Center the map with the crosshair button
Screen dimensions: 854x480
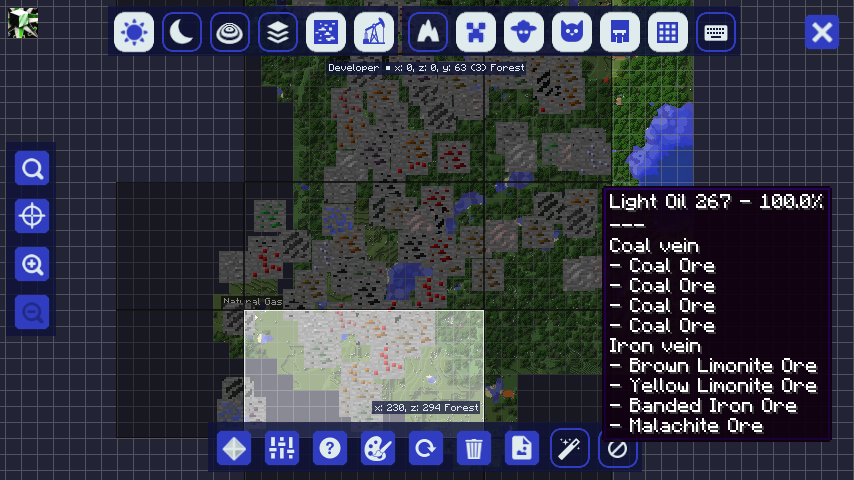[33, 216]
